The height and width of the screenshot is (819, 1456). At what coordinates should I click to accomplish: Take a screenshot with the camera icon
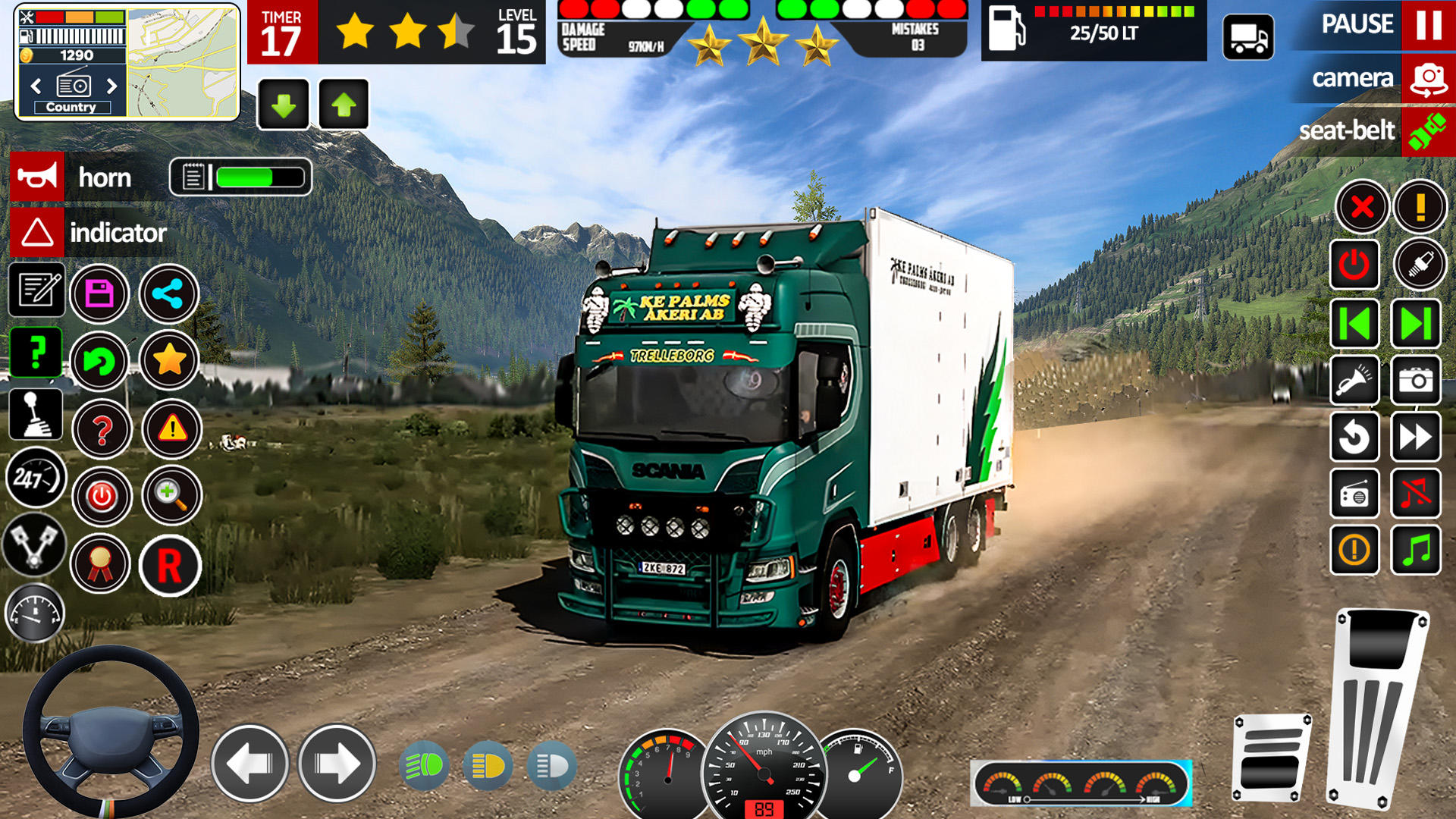(1415, 380)
